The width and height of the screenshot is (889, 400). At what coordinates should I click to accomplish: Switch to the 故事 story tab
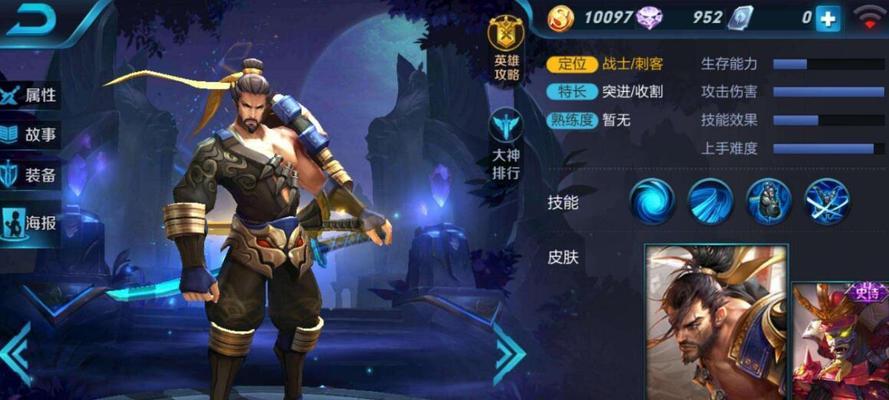pos(30,135)
